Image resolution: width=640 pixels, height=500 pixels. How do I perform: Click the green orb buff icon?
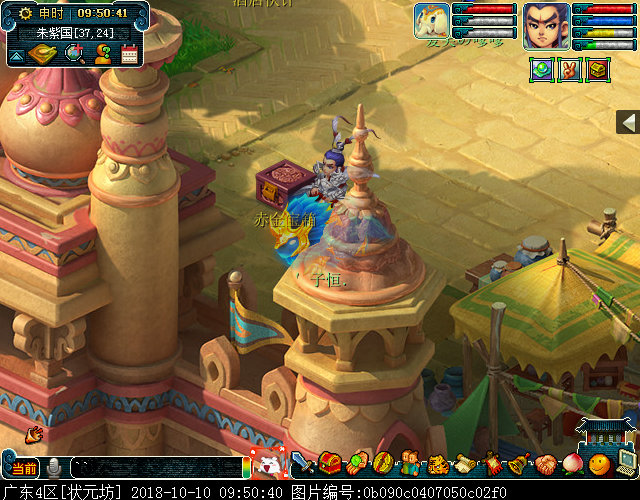541,70
